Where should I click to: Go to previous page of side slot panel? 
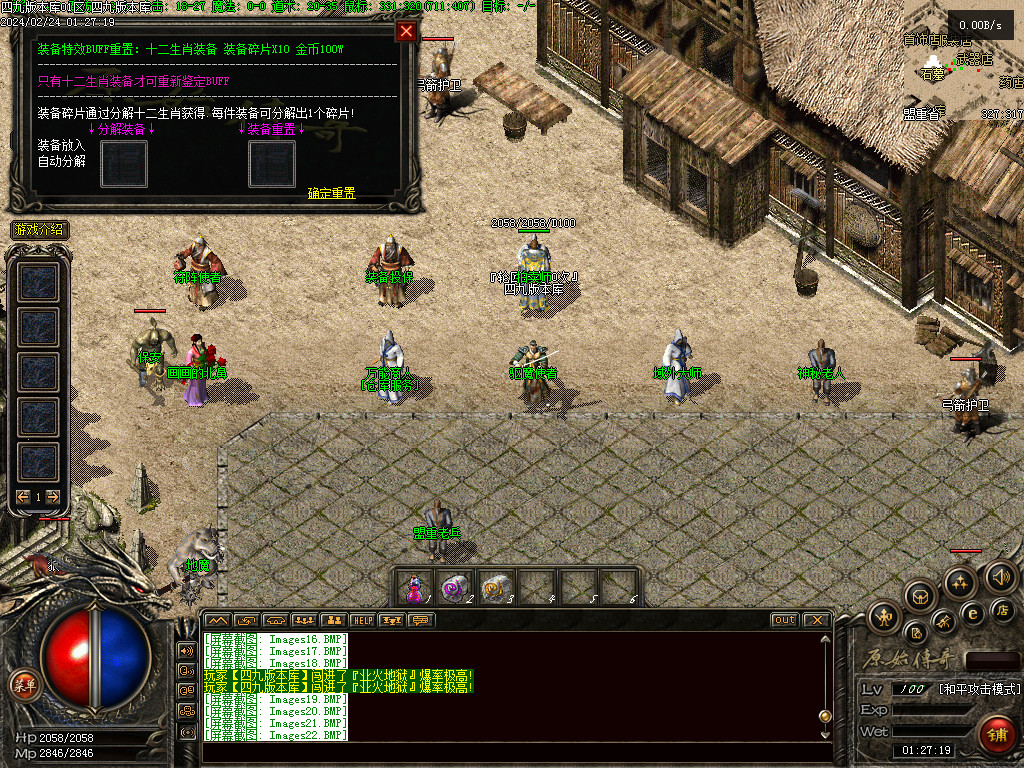pyautogui.click(x=23, y=496)
